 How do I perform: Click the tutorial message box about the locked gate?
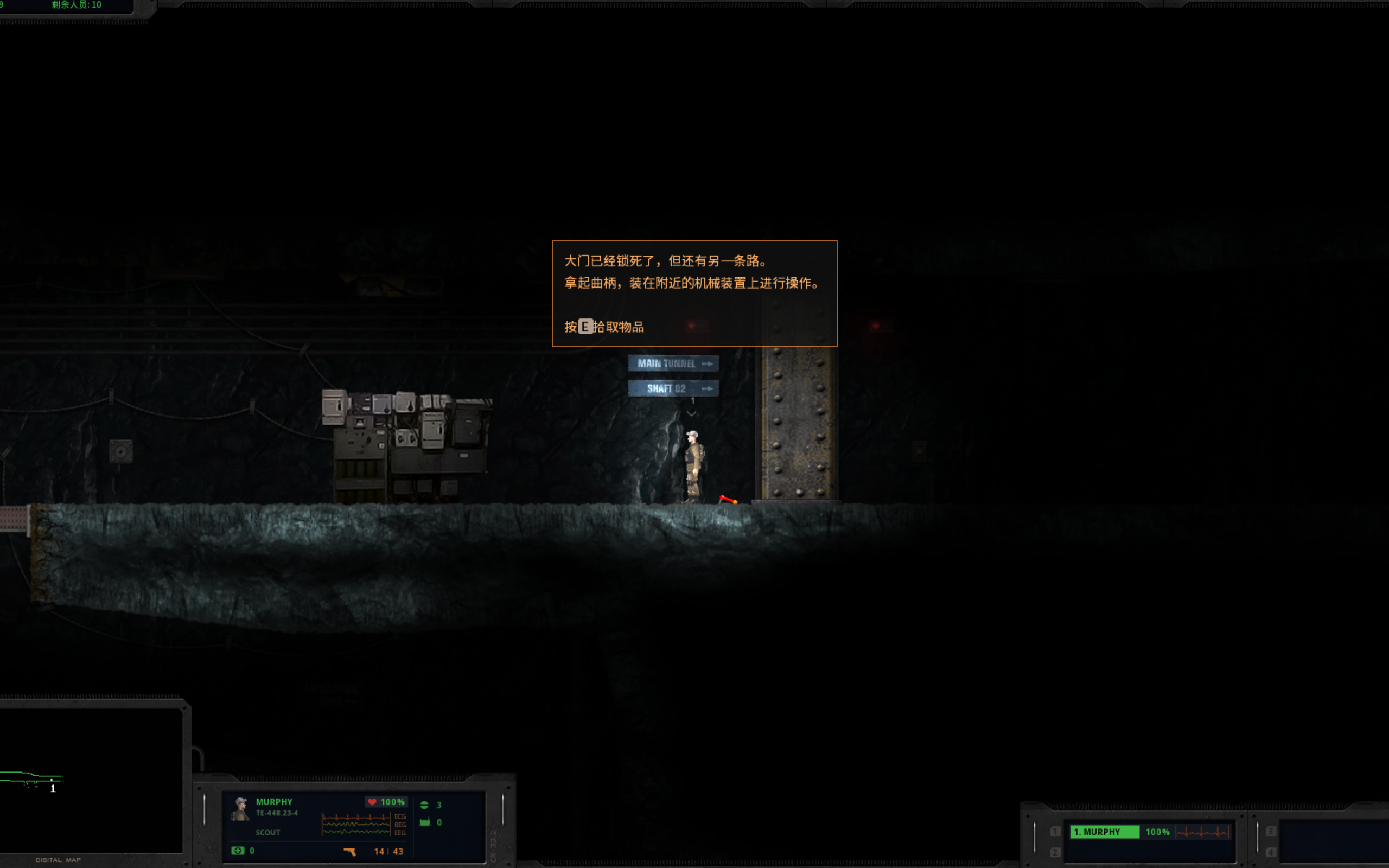click(694, 293)
